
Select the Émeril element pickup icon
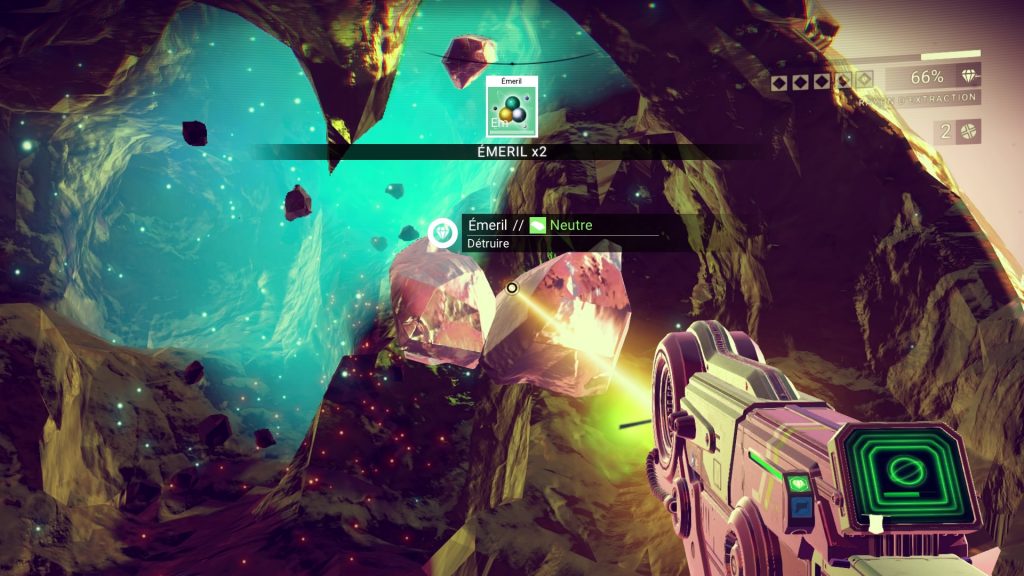pos(512,107)
